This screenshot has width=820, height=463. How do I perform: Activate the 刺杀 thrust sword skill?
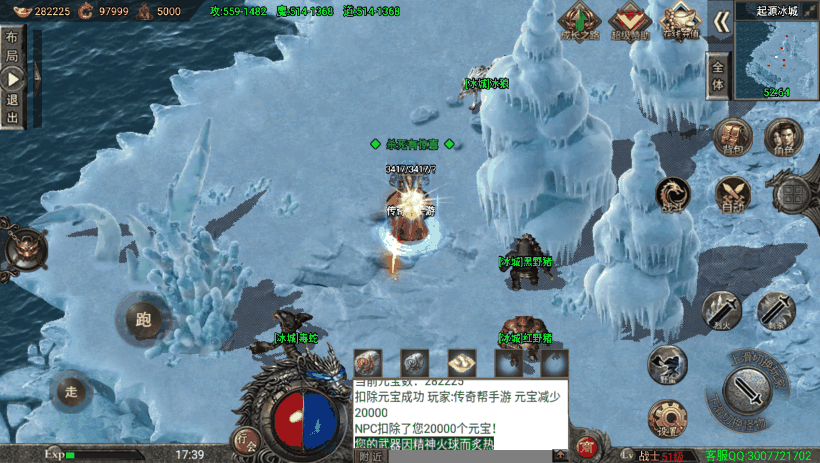pyautogui.click(x=774, y=310)
